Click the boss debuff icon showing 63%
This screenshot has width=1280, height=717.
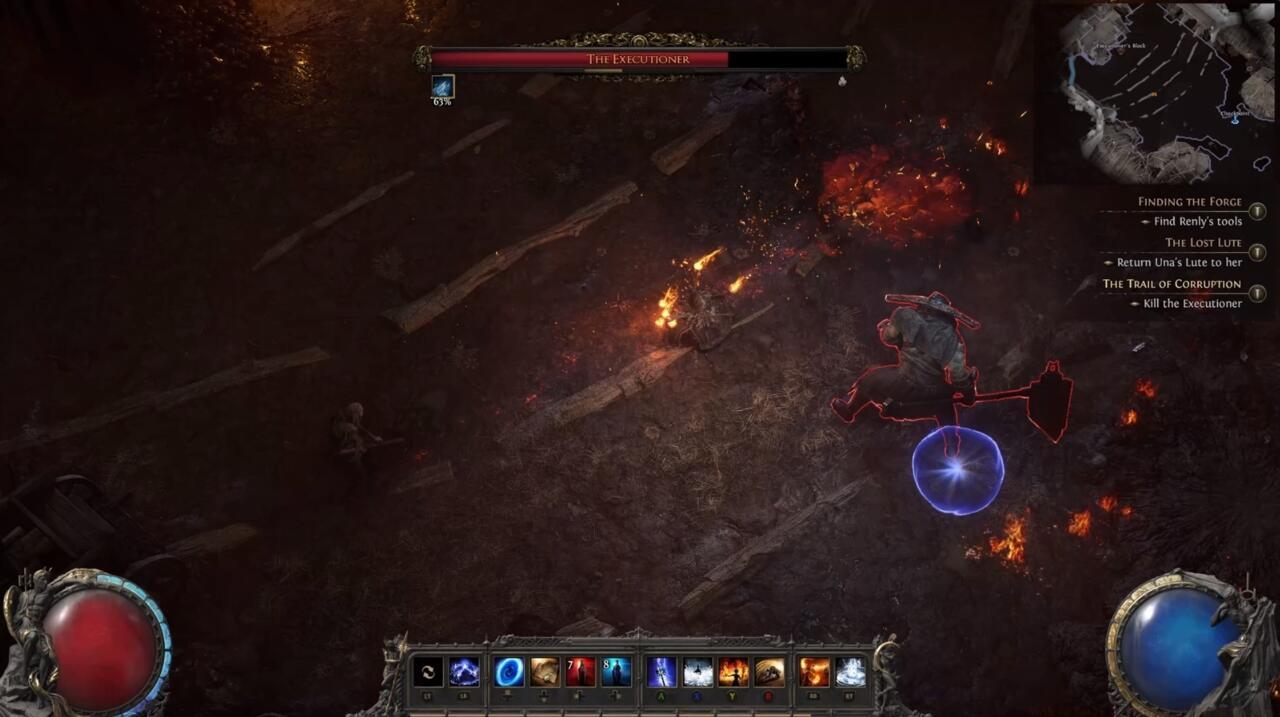coord(442,87)
